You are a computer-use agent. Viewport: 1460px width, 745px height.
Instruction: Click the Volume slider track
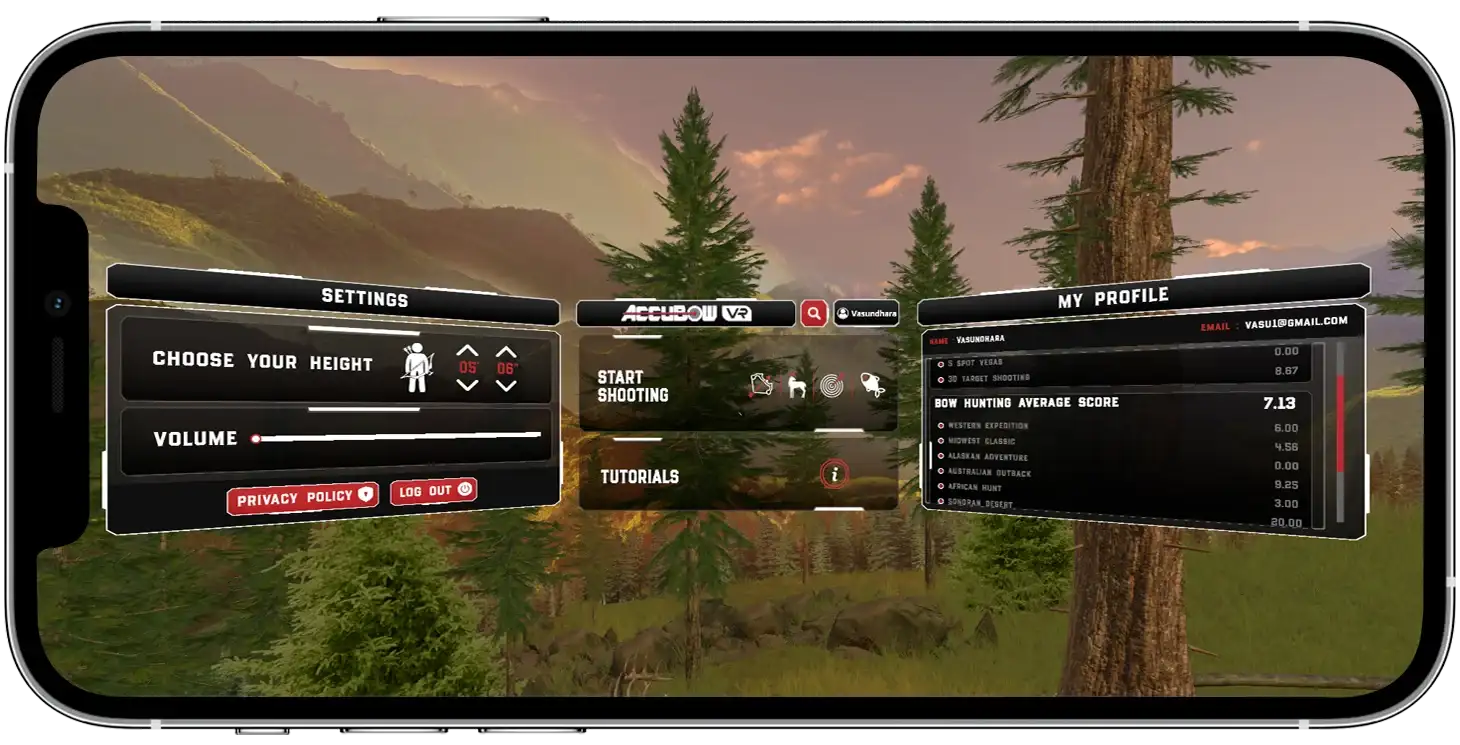click(400, 436)
